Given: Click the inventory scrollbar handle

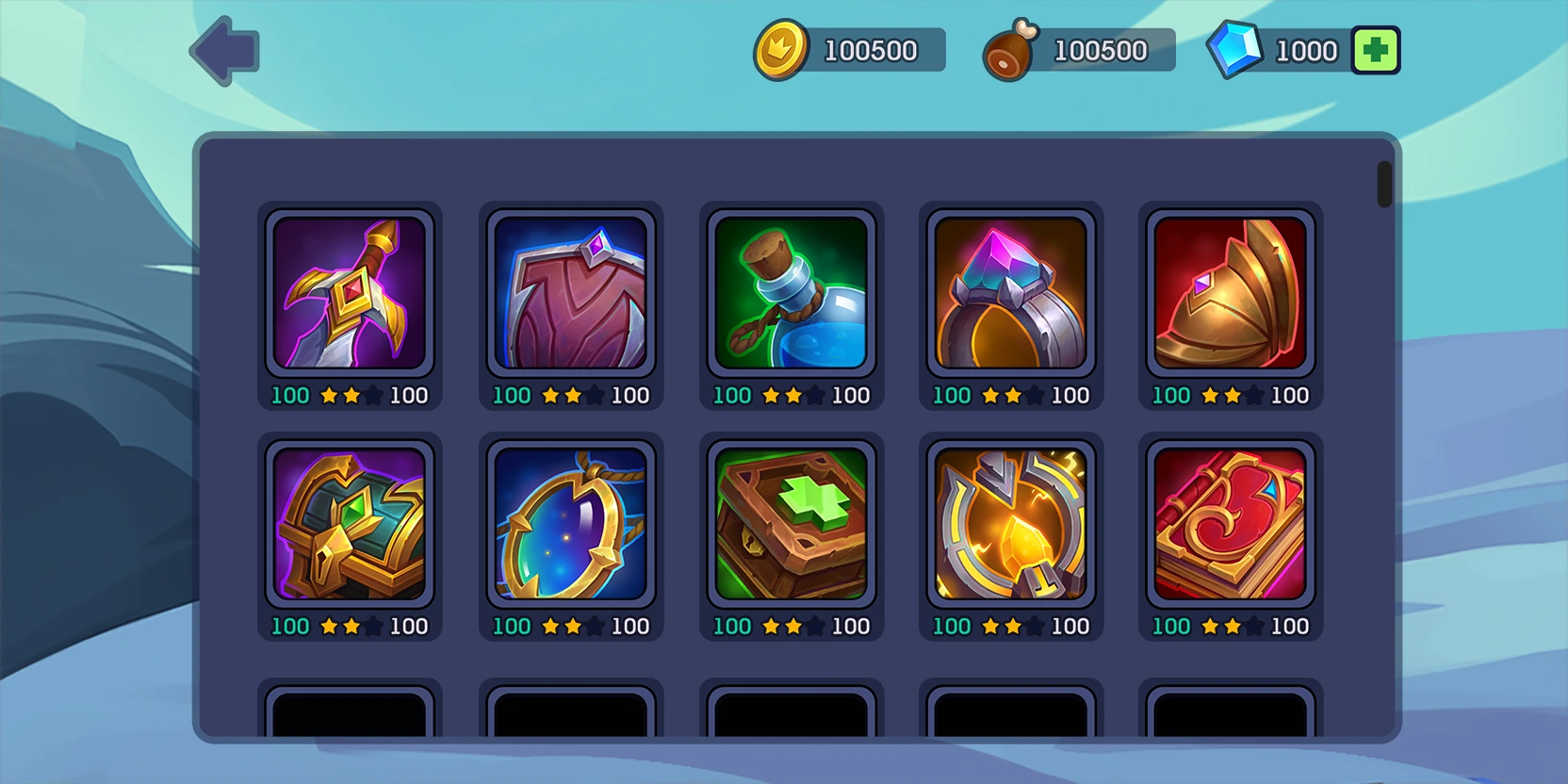Looking at the screenshot, I should 1384,184.
